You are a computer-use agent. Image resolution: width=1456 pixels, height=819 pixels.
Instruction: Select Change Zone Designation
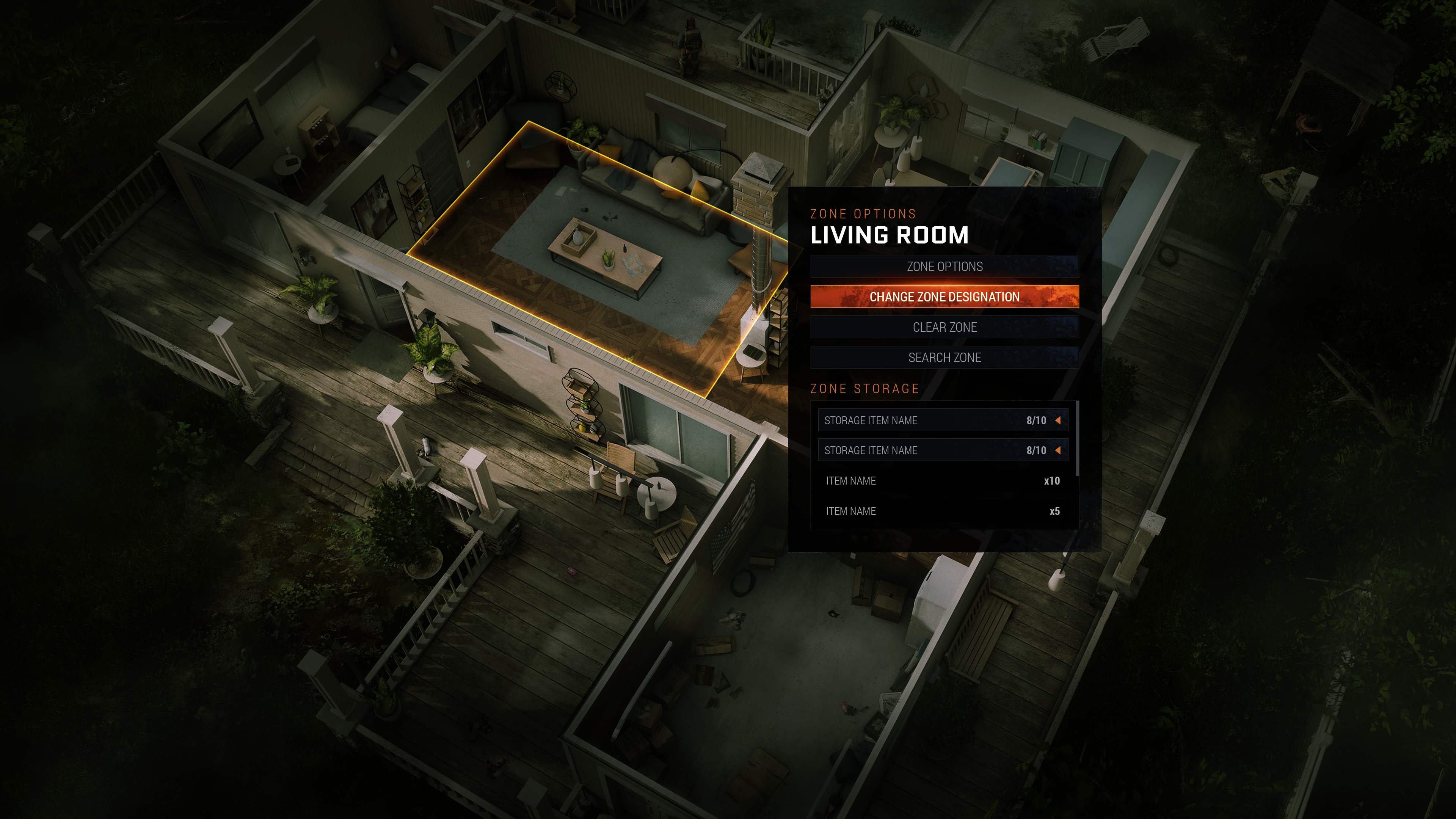944,297
